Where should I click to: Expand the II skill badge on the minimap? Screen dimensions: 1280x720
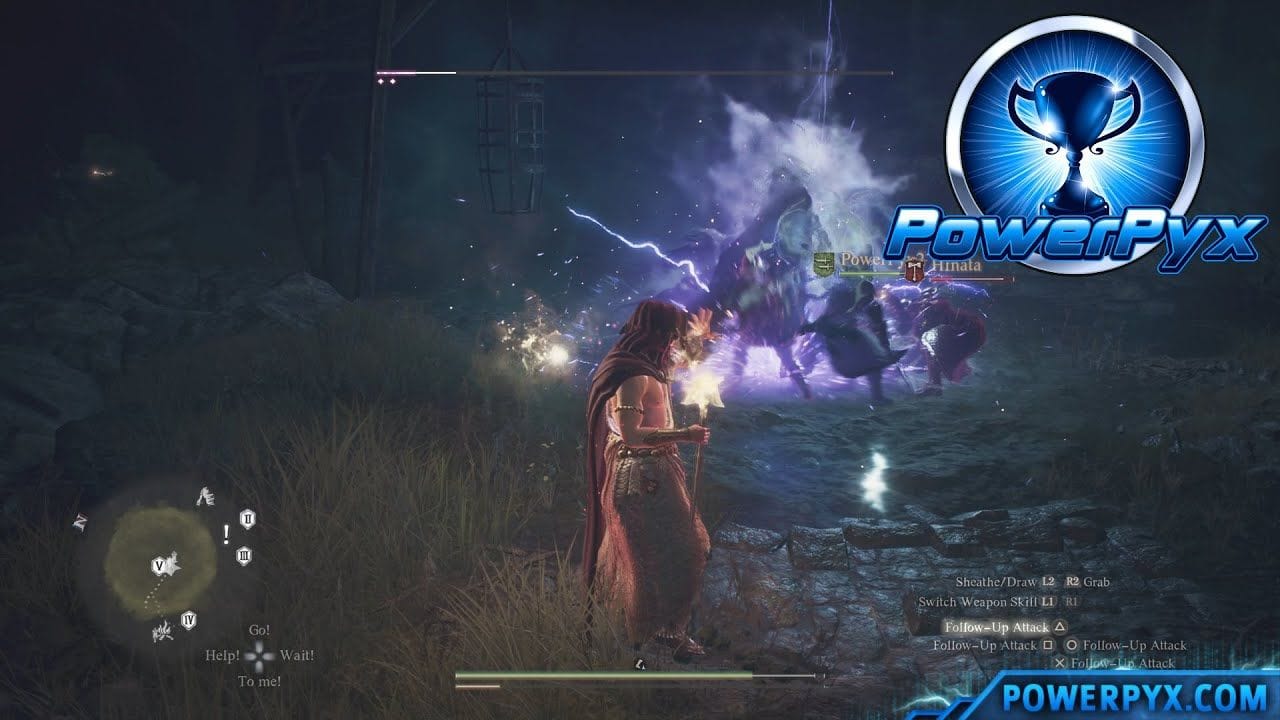(247, 519)
